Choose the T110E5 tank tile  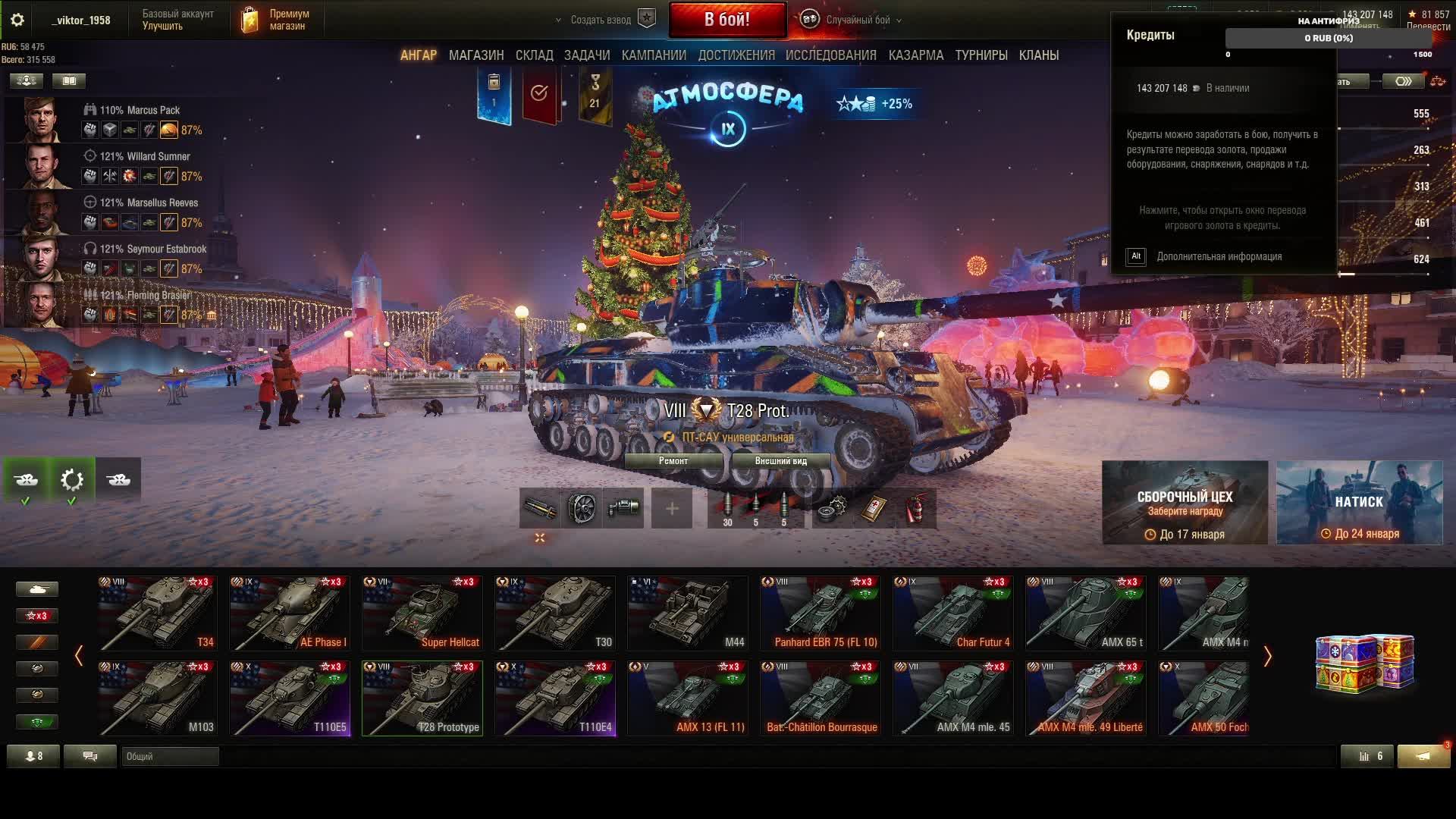pyautogui.click(x=290, y=698)
